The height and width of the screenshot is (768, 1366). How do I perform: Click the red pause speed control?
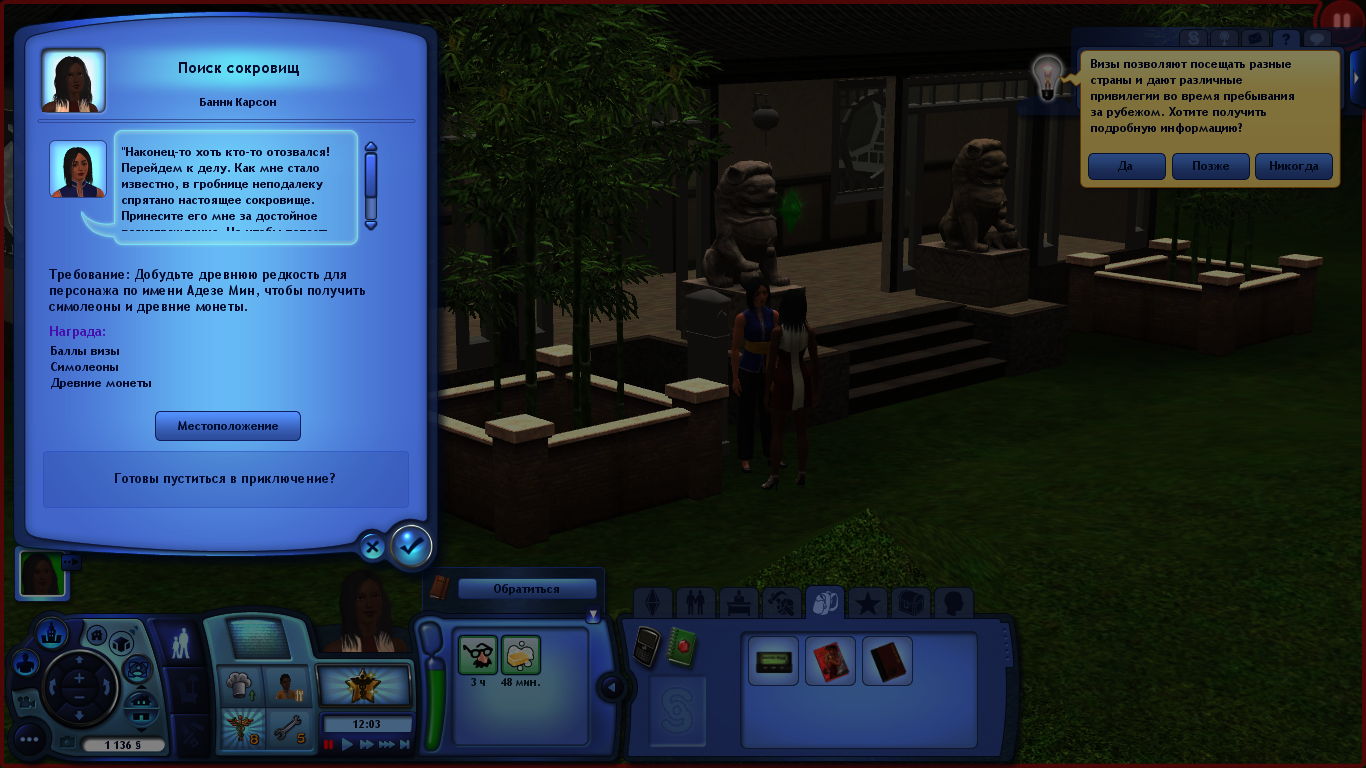(x=329, y=745)
